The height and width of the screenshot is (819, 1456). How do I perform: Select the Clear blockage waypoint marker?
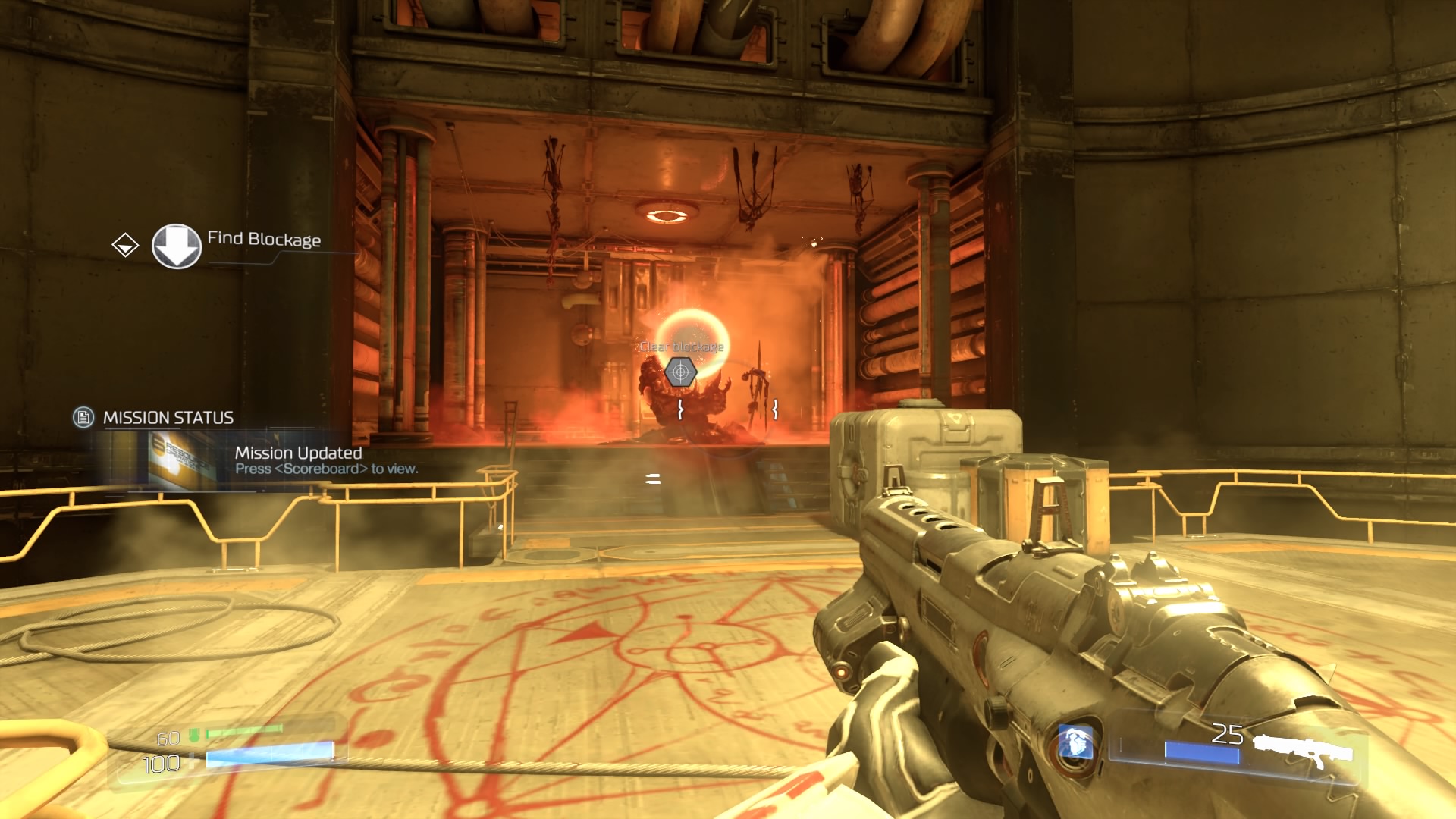point(680,372)
